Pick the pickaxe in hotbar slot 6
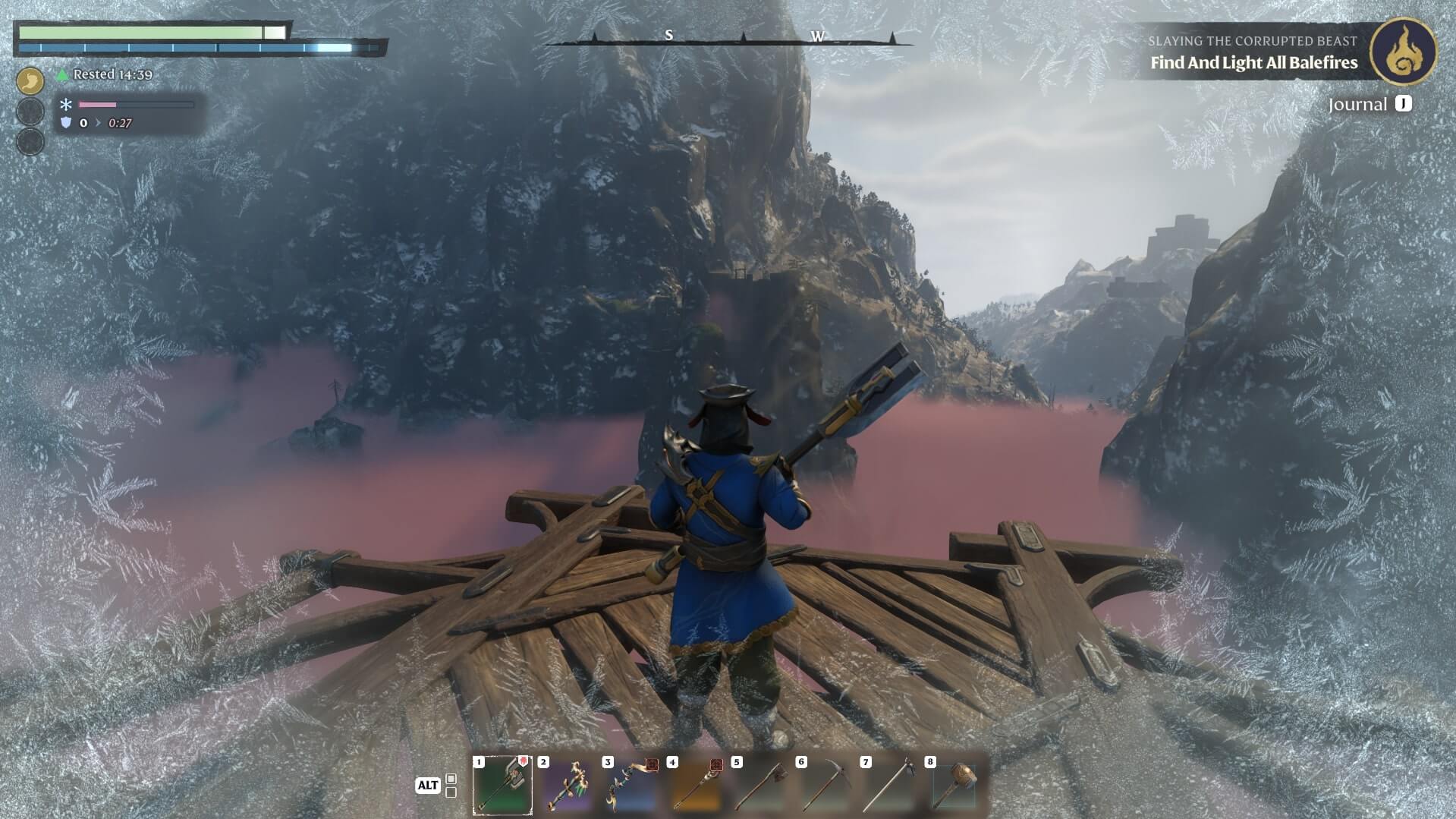 (825, 785)
